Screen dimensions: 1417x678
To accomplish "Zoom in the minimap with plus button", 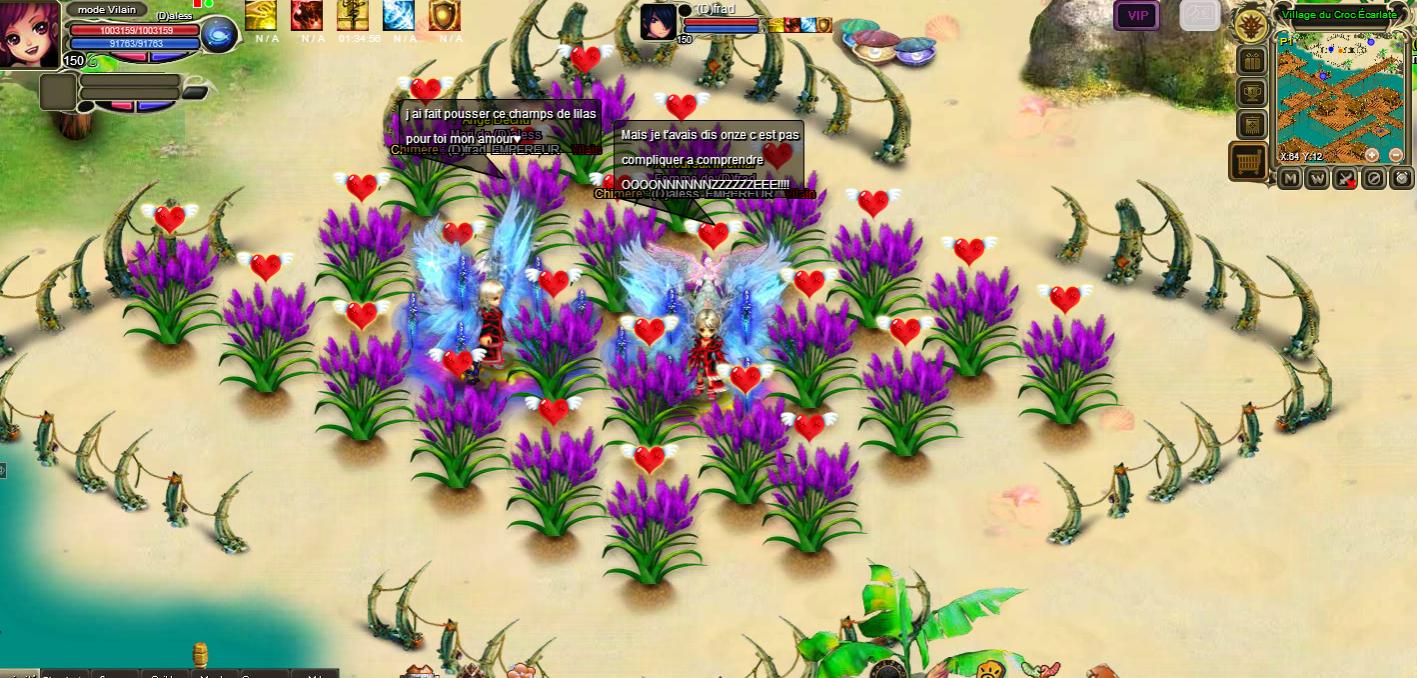I will 1372,155.
